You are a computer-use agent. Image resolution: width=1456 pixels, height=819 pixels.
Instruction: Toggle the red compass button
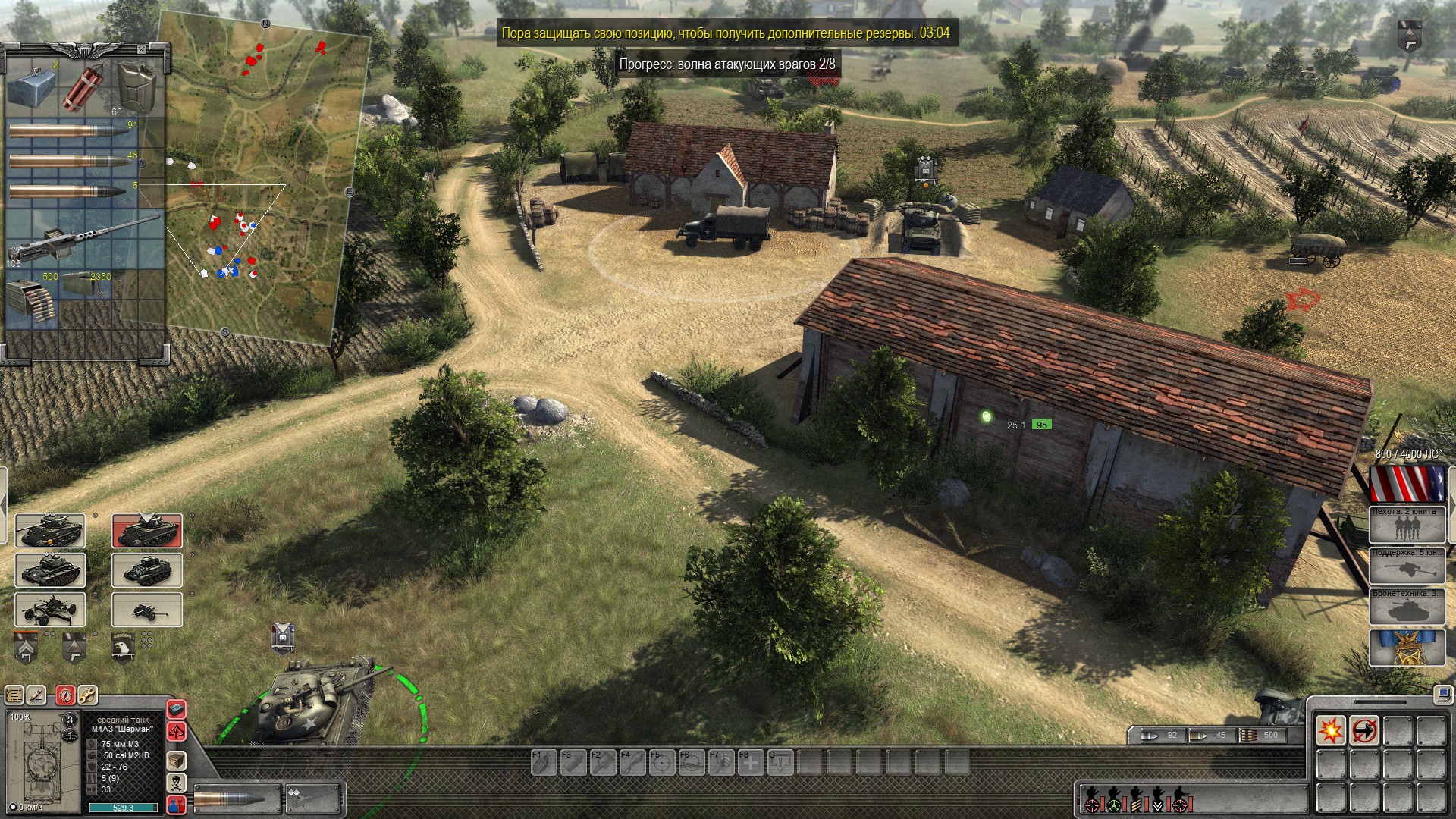(65, 695)
